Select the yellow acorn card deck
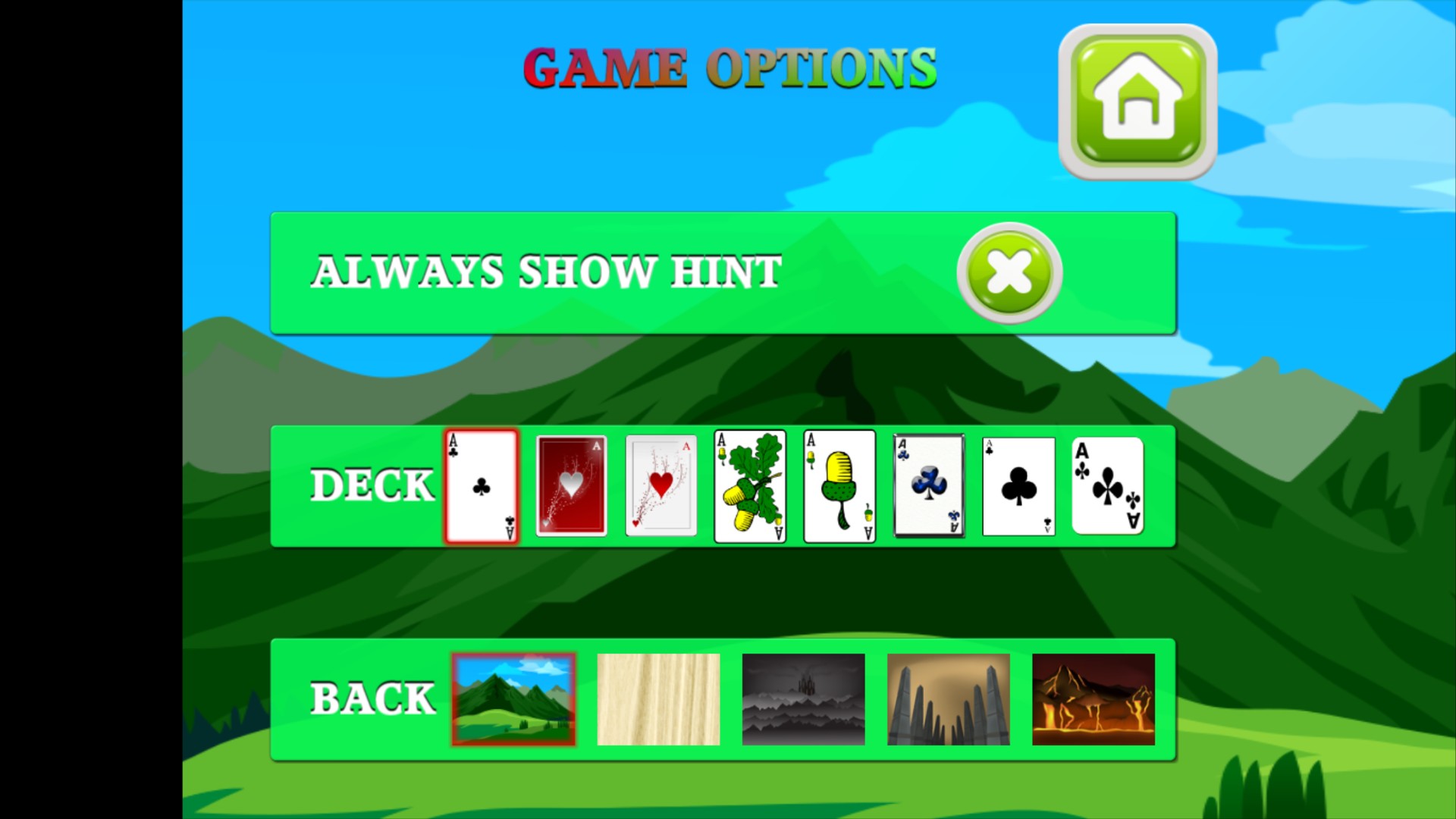The width and height of the screenshot is (1456, 819). point(839,486)
